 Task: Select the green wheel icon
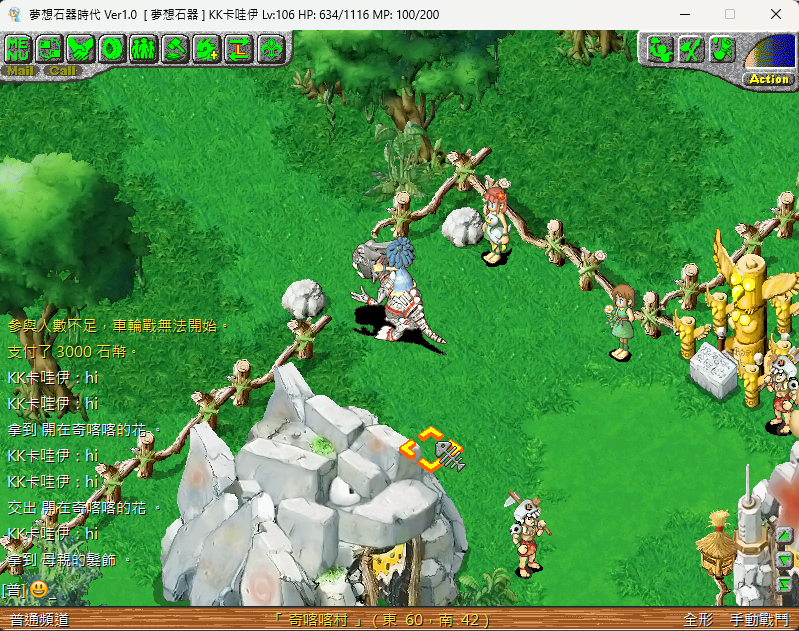112,47
